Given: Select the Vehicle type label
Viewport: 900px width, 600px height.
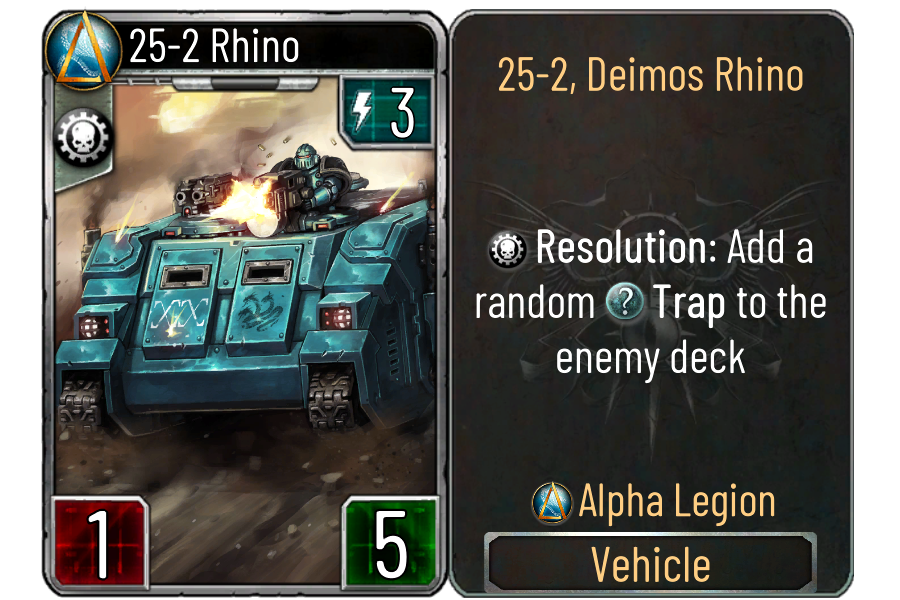Looking at the screenshot, I should coord(650,565).
